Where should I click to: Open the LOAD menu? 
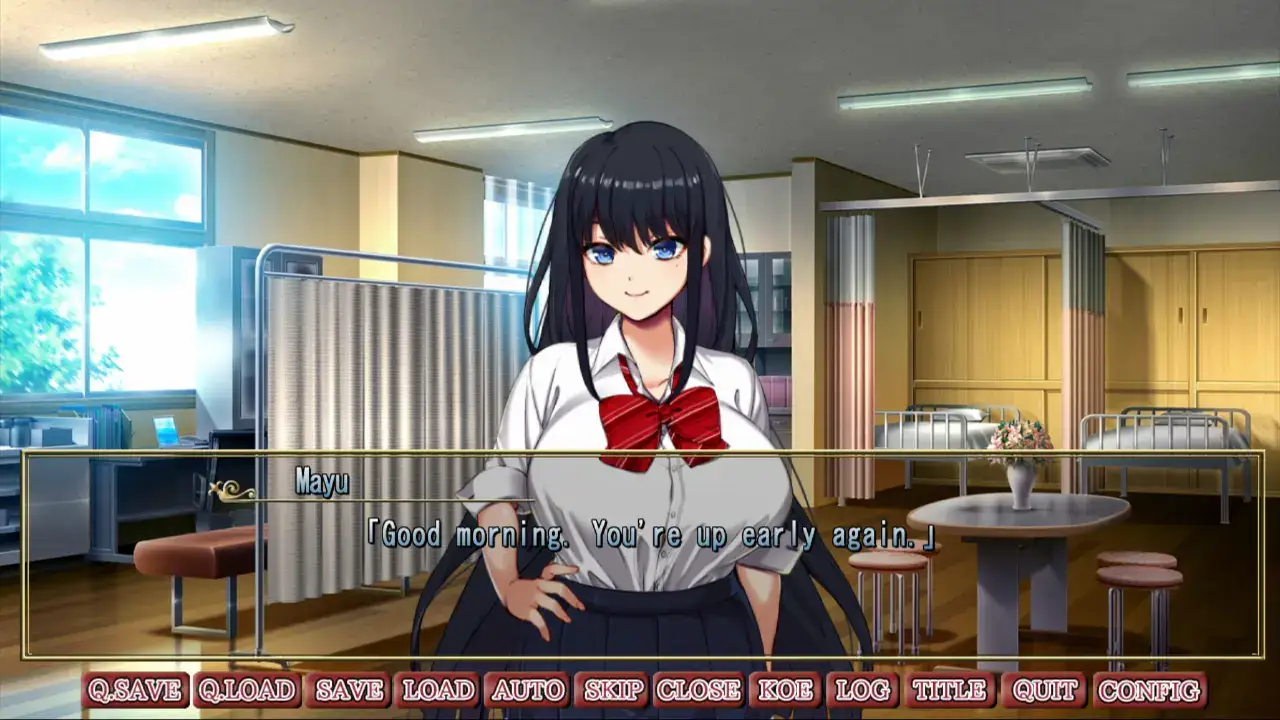click(438, 690)
